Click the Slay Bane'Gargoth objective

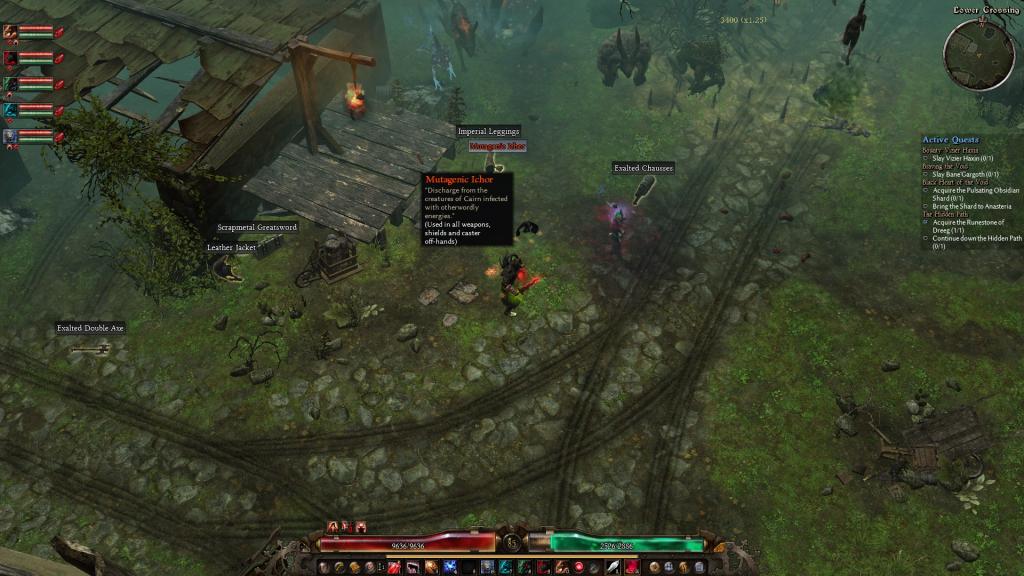pyautogui.click(x=964, y=174)
